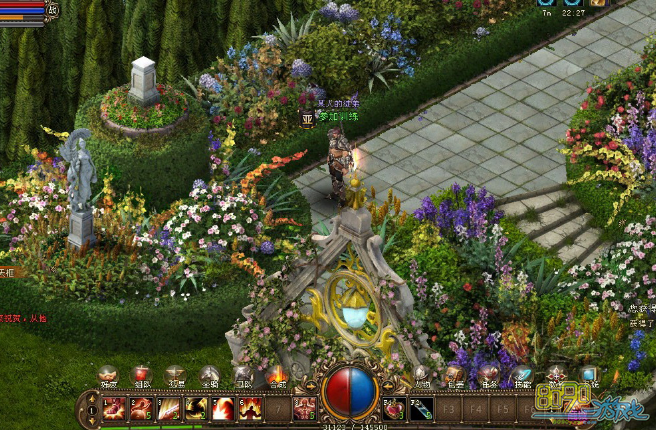Activate the first skill slot's punch ability
The width and height of the screenshot is (656, 430).
pyautogui.click(x=114, y=408)
